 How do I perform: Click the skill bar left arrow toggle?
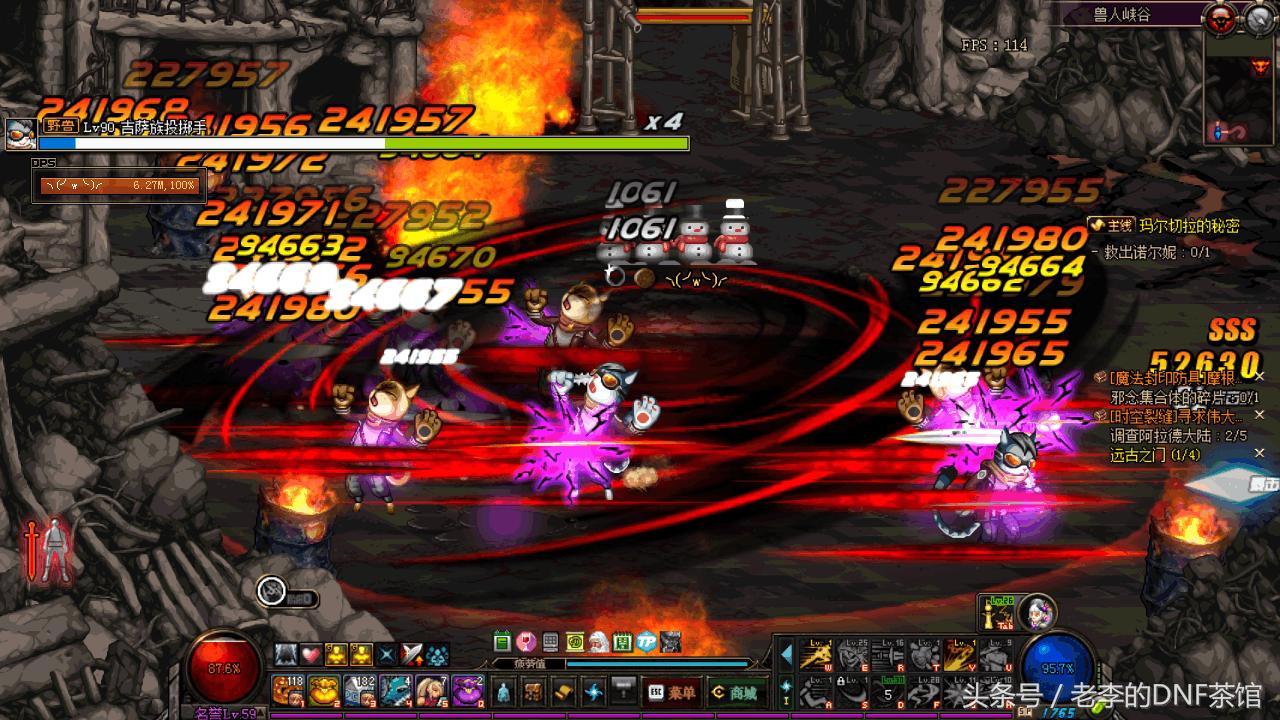pyautogui.click(x=786, y=655)
